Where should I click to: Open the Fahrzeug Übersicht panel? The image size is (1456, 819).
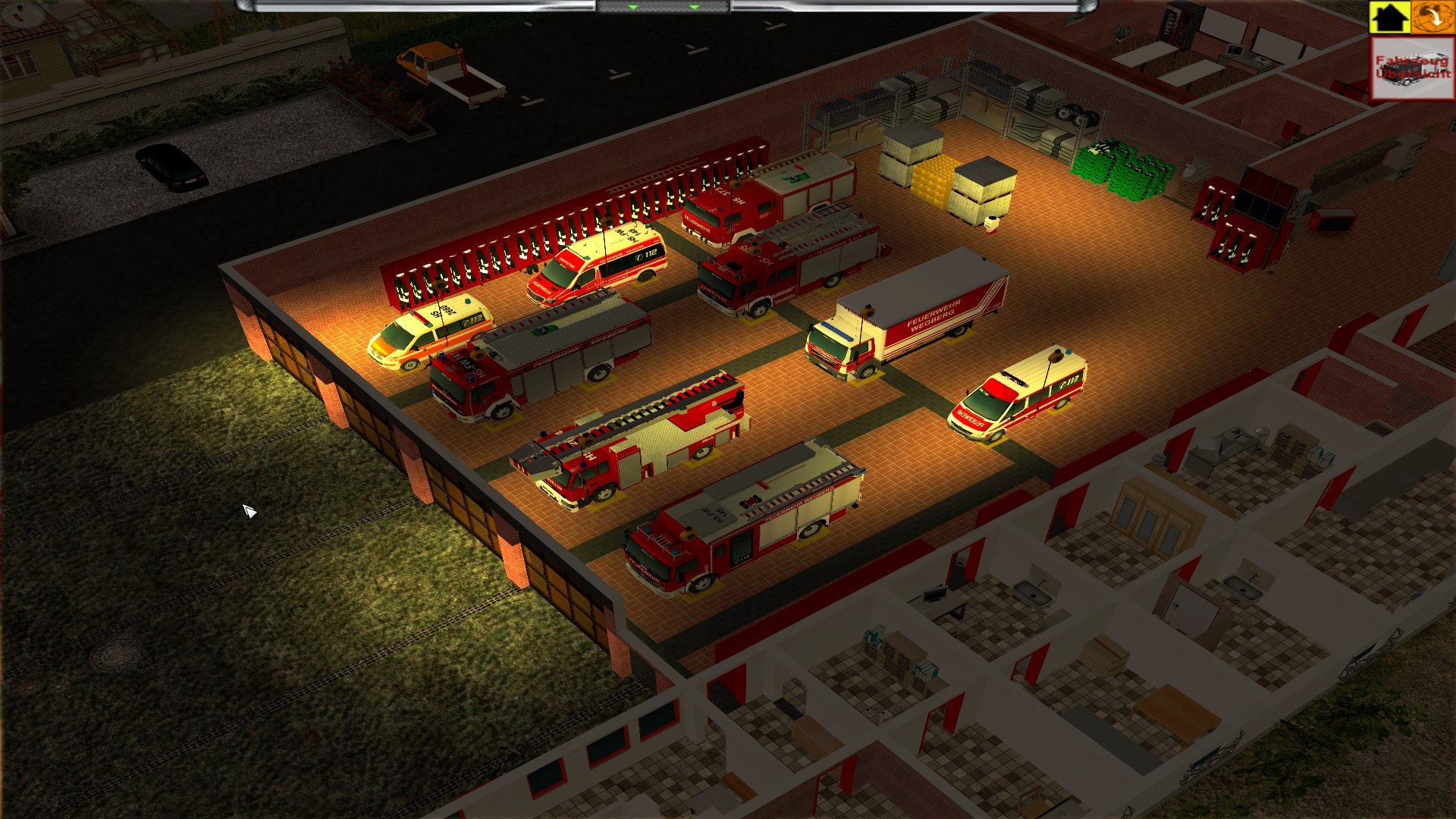click(x=1412, y=68)
